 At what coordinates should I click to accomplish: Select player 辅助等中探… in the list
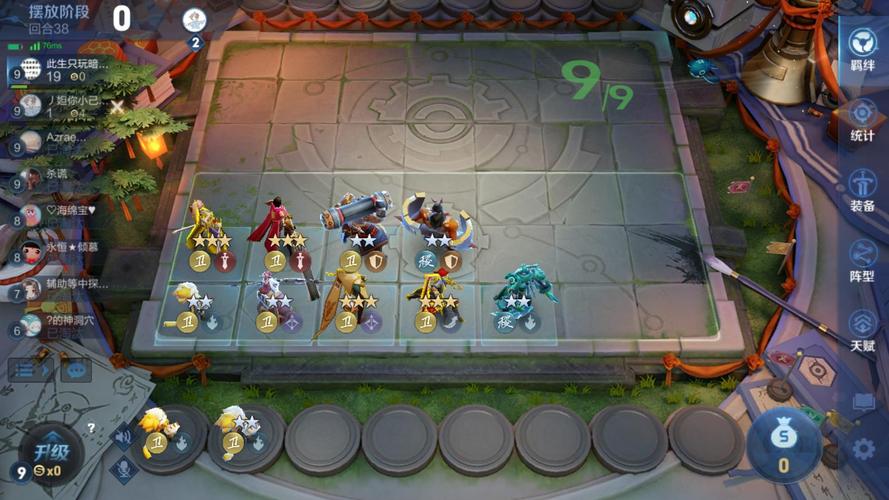click(62, 289)
